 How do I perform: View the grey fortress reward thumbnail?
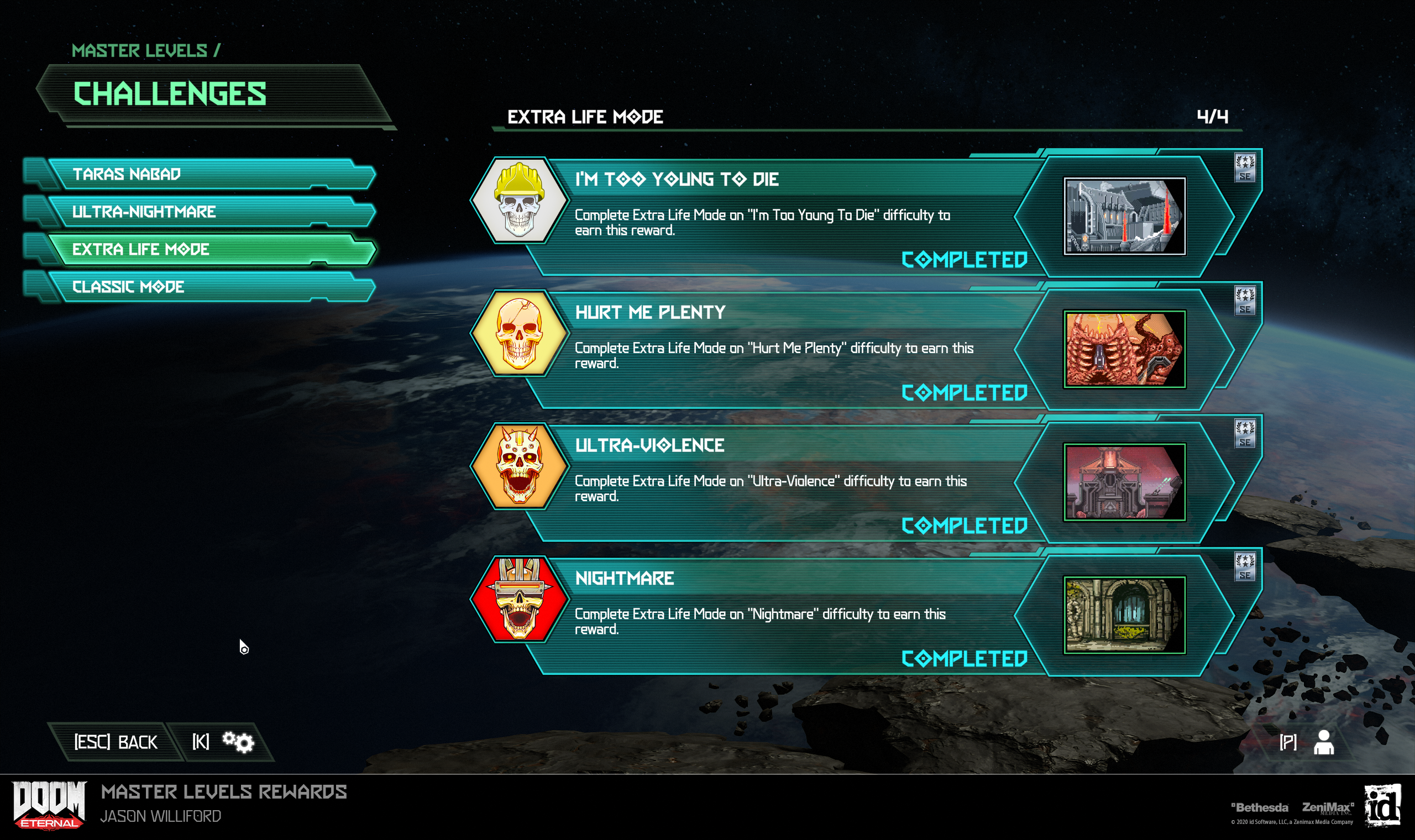(1124, 216)
